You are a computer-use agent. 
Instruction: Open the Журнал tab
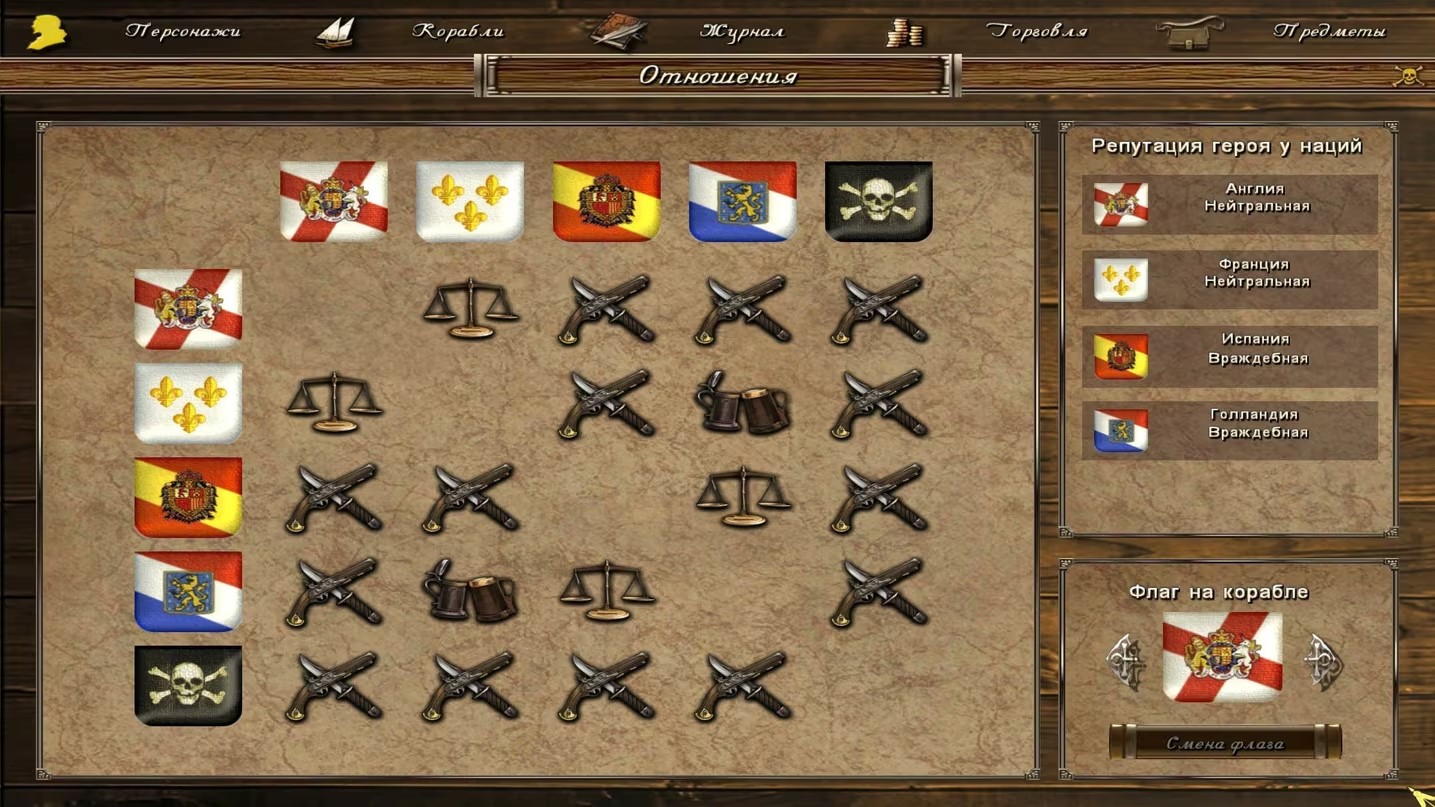pyautogui.click(x=741, y=31)
